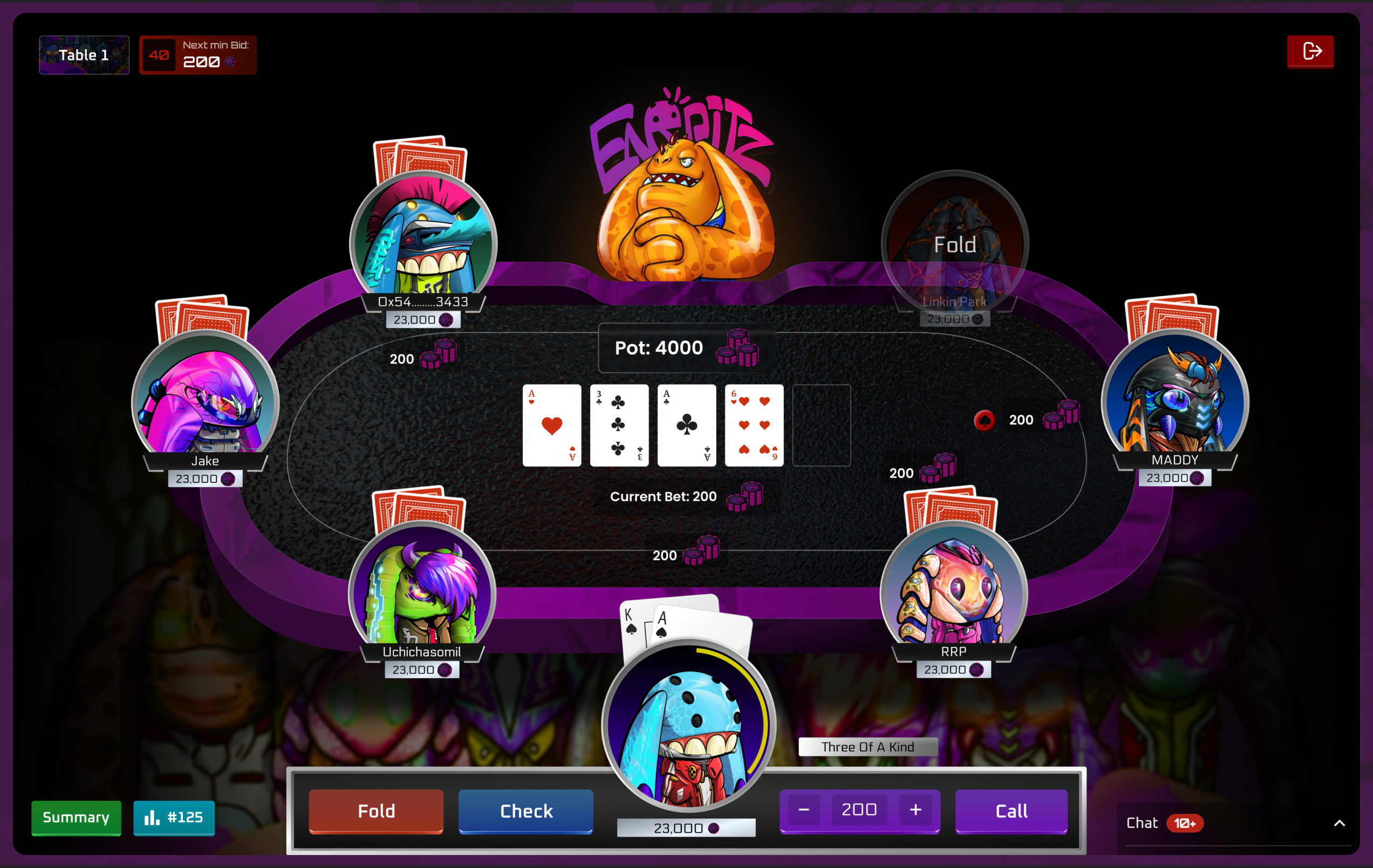This screenshot has width=1373, height=868.
Task: Click the 200 bet amount field
Action: coord(859,809)
